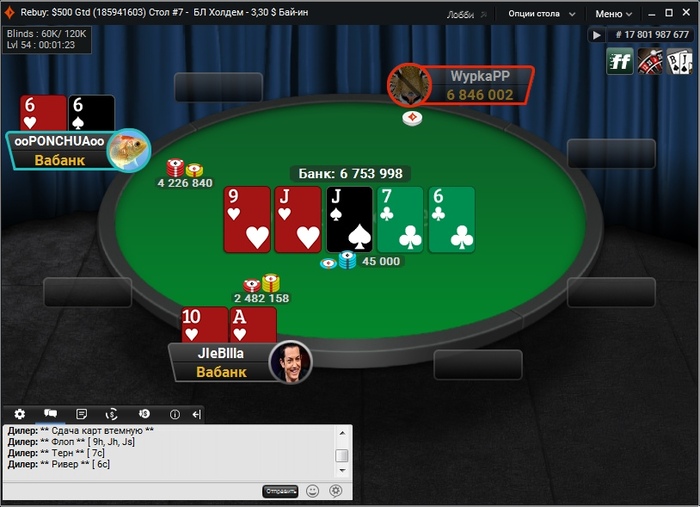Play the hand replay button
The width and height of the screenshot is (700, 507).
click(x=597, y=35)
